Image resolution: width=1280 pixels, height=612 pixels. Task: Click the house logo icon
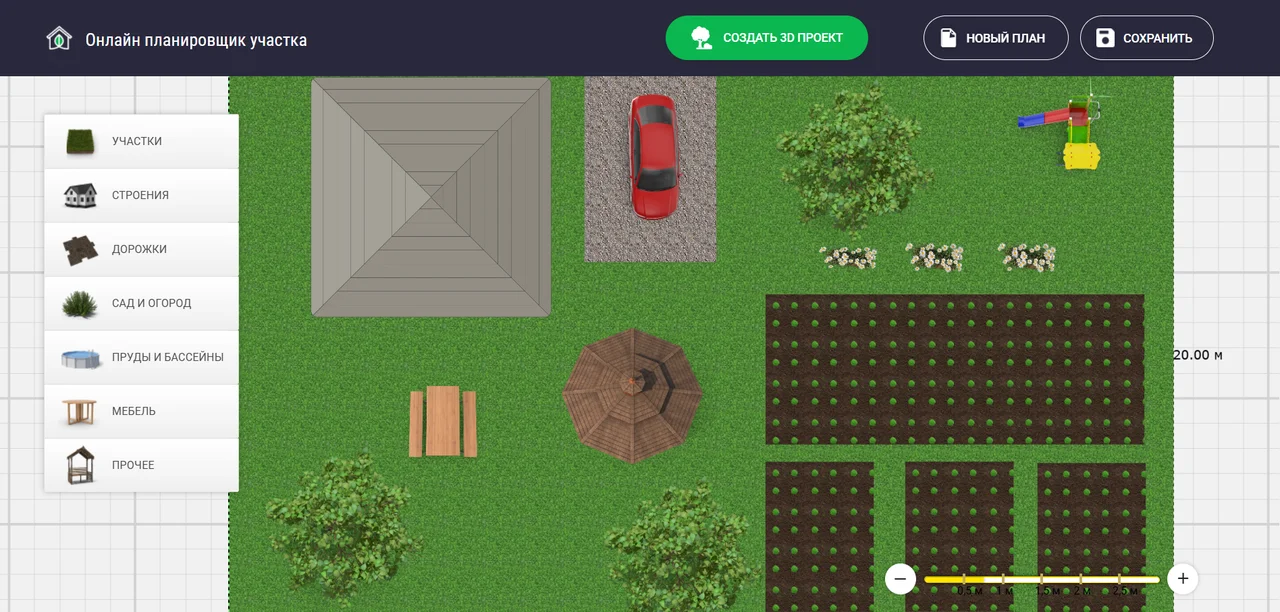point(59,39)
